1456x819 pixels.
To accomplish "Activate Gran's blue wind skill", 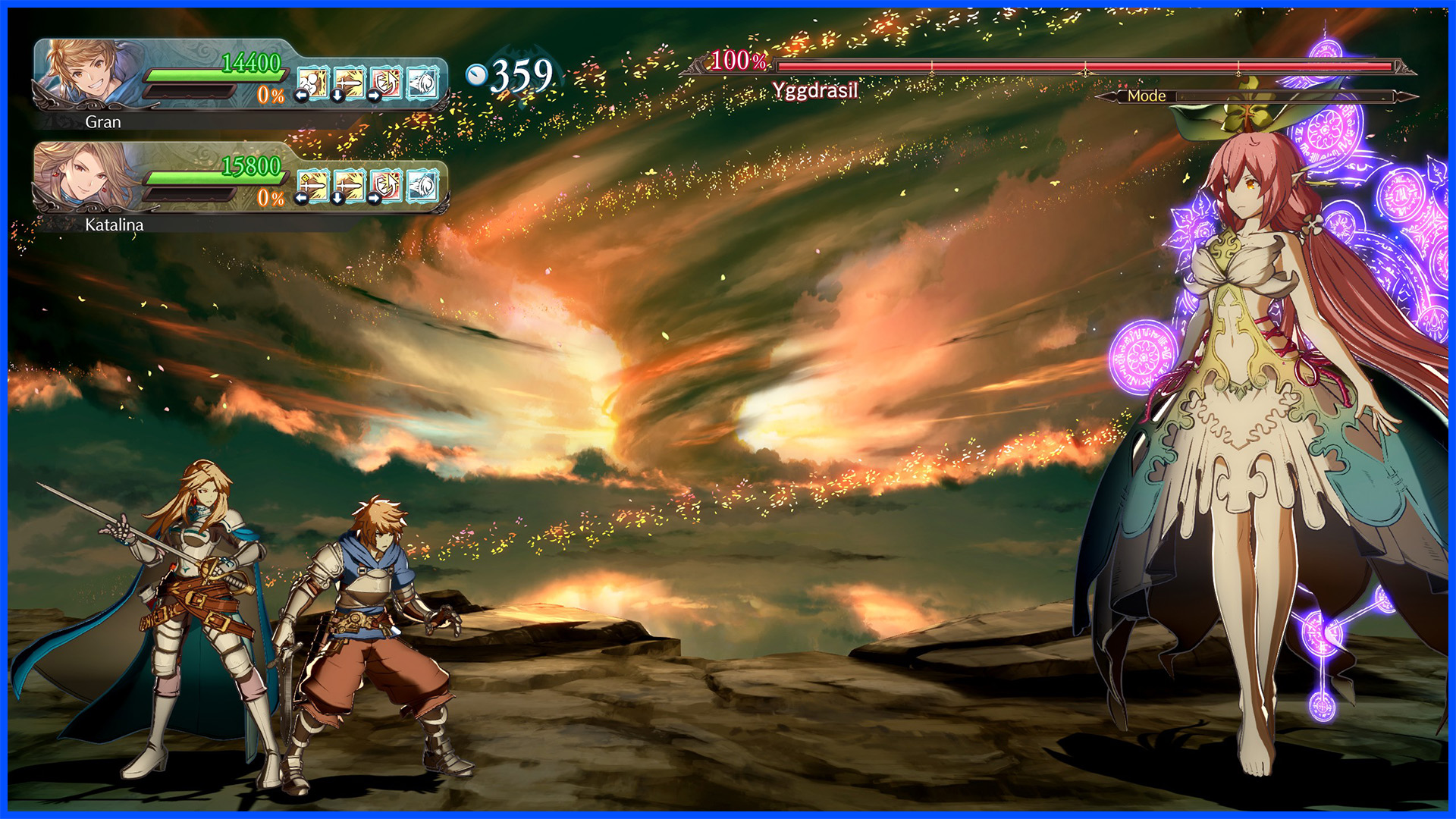I will [x=422, y=82].
